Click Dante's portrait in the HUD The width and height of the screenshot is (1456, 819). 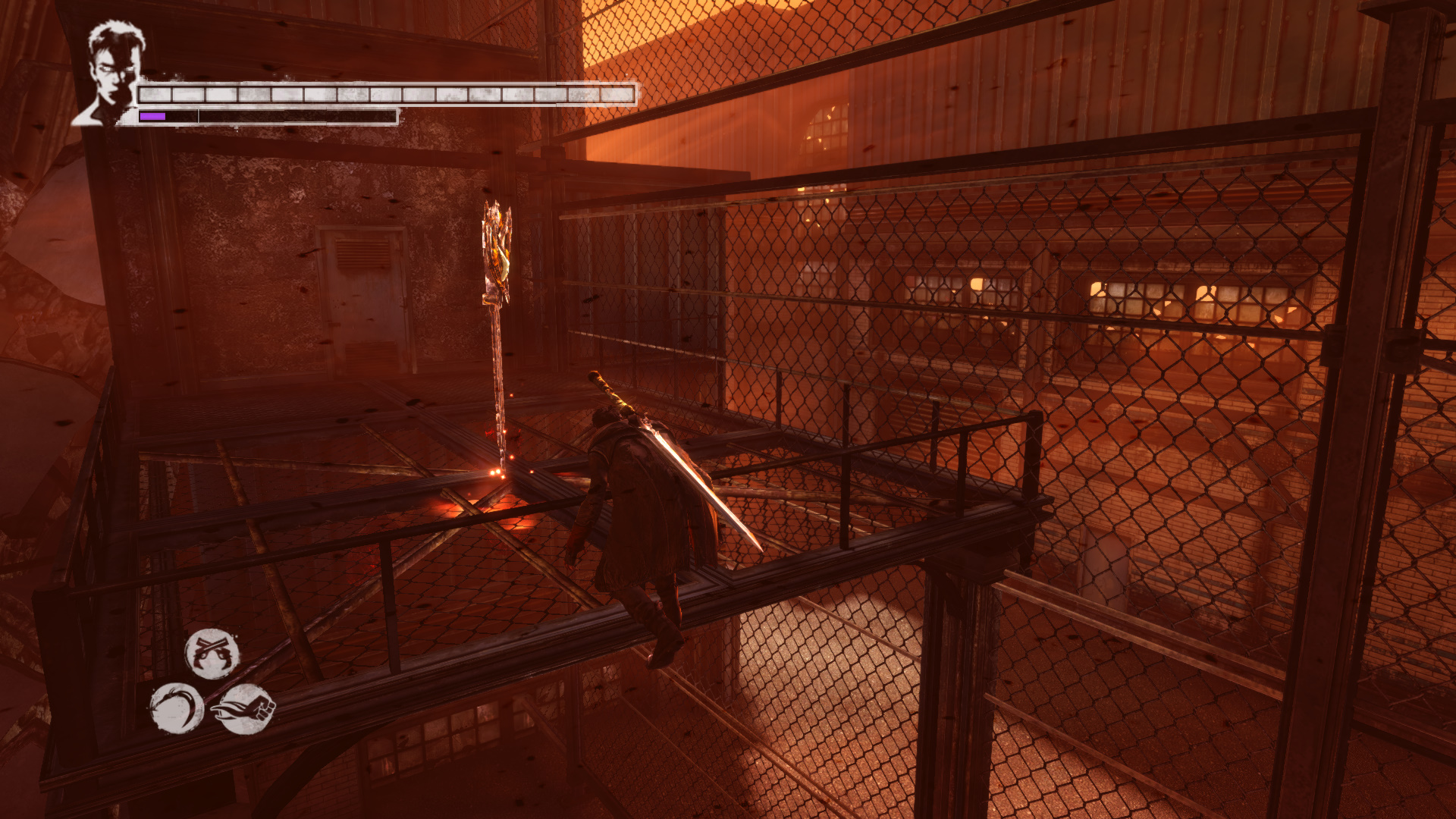pos(111,74)
